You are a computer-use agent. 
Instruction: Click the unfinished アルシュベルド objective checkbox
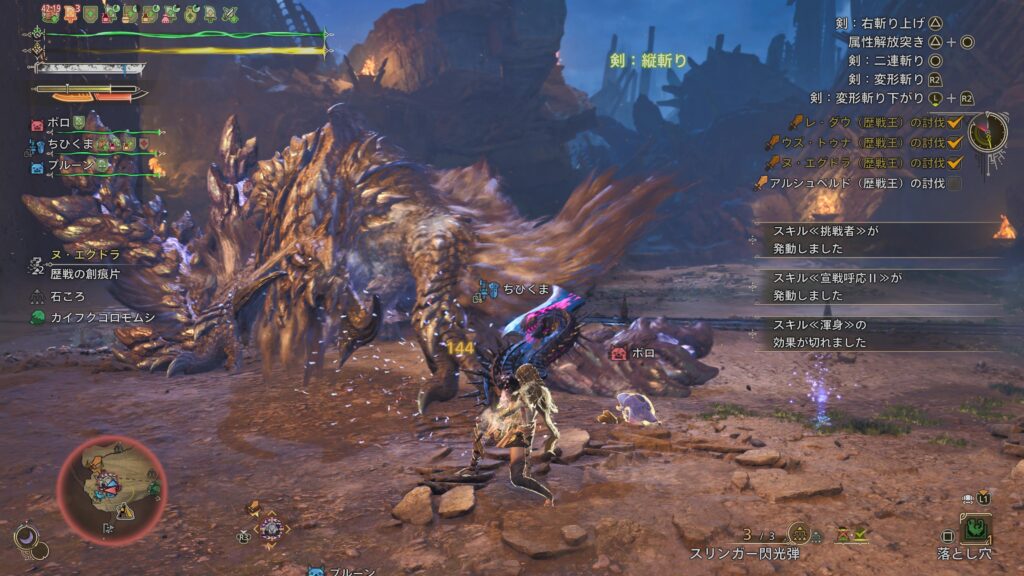tap(954, 183)
